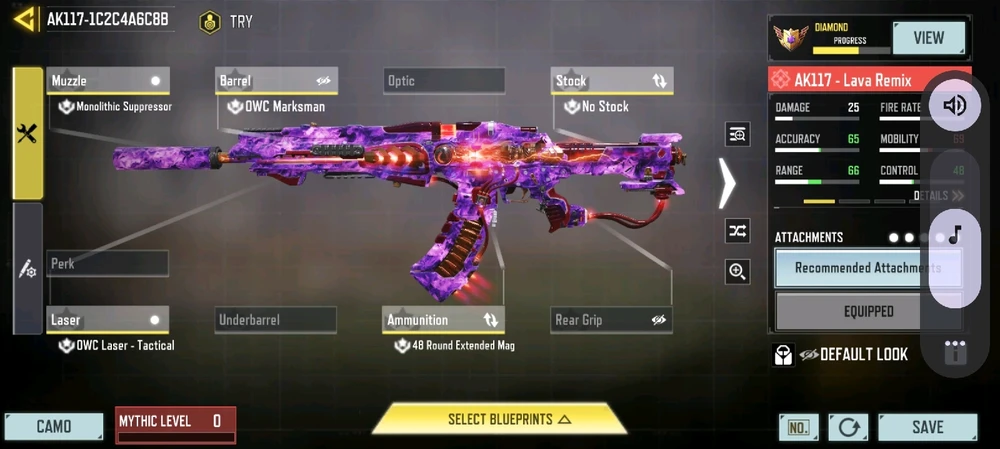Open the TRY weapon test option
Image resolution: width=1000 pixels, height=449 pixels.
coord(227,21)
